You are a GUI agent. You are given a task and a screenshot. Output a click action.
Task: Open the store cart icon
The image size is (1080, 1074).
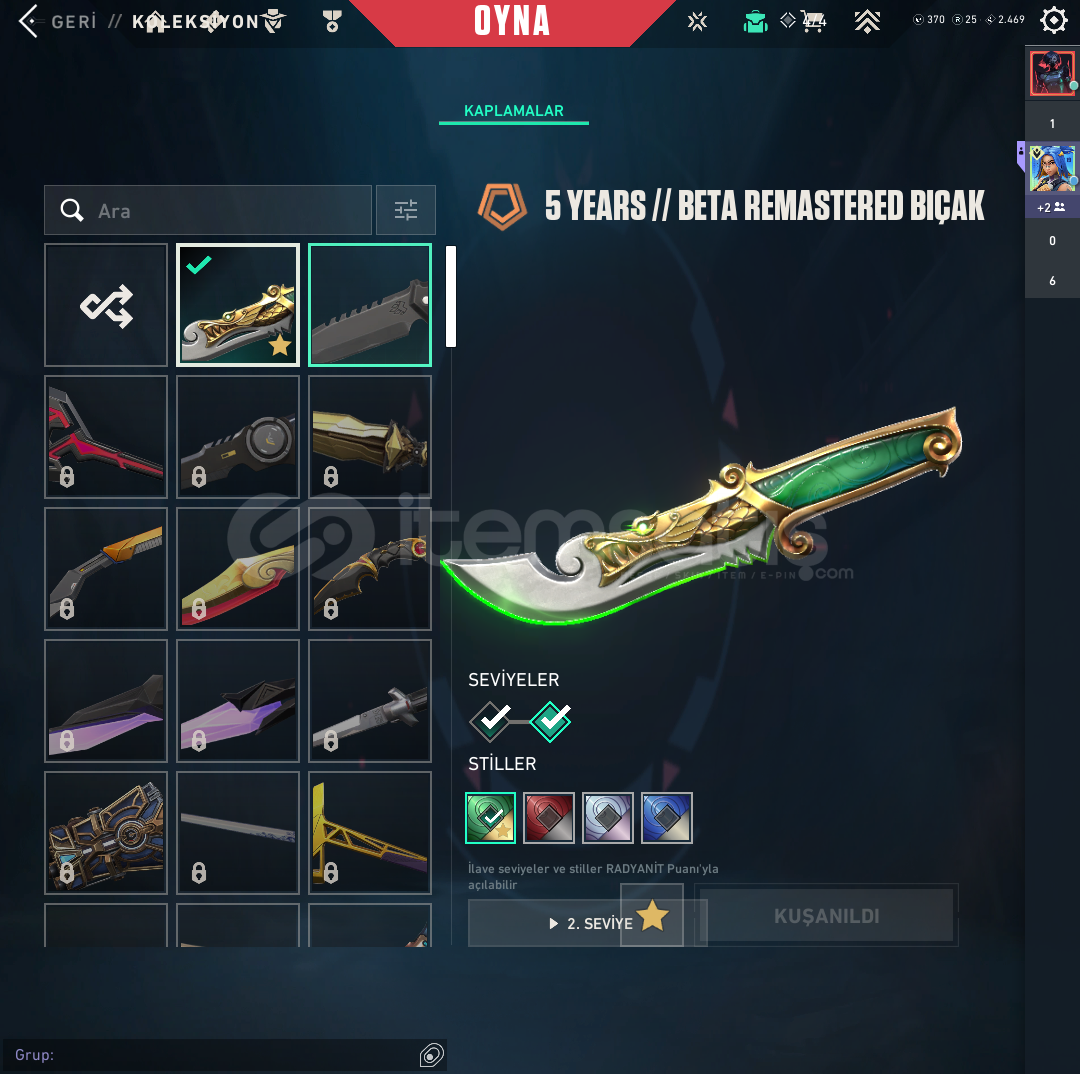[811, 21]
